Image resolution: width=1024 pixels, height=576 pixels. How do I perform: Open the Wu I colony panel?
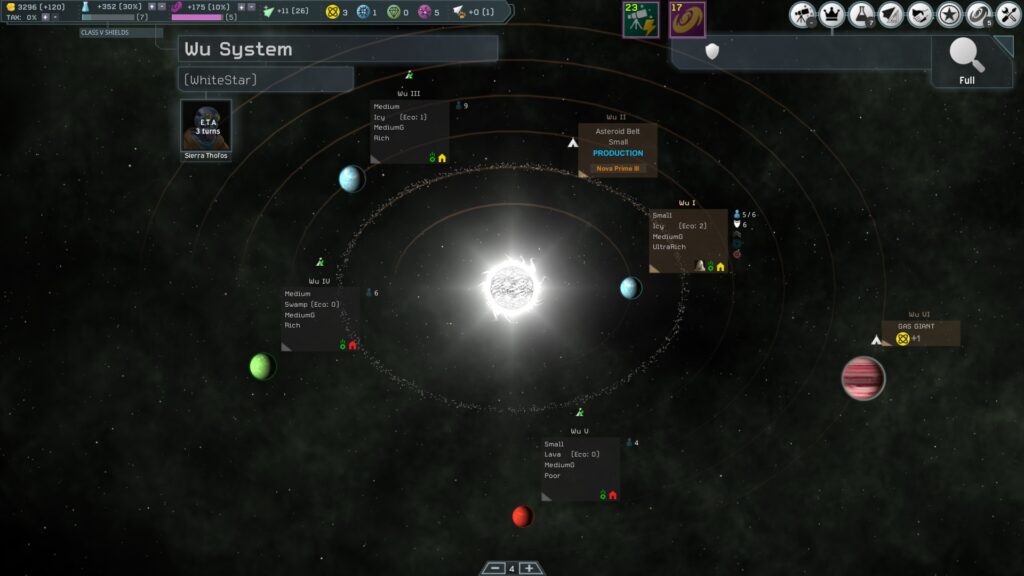coord(688,240)
